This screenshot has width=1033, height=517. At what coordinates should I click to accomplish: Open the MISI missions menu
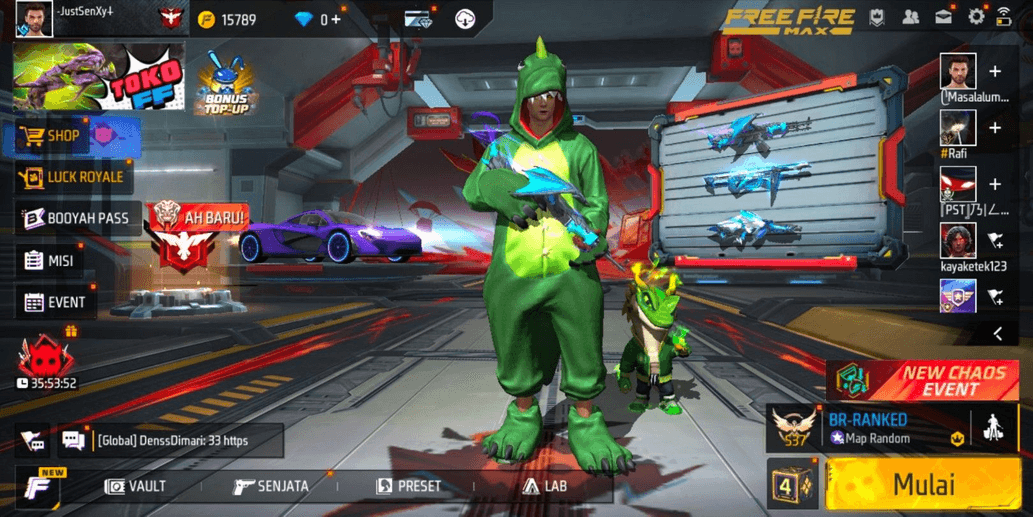click(50, 260)
